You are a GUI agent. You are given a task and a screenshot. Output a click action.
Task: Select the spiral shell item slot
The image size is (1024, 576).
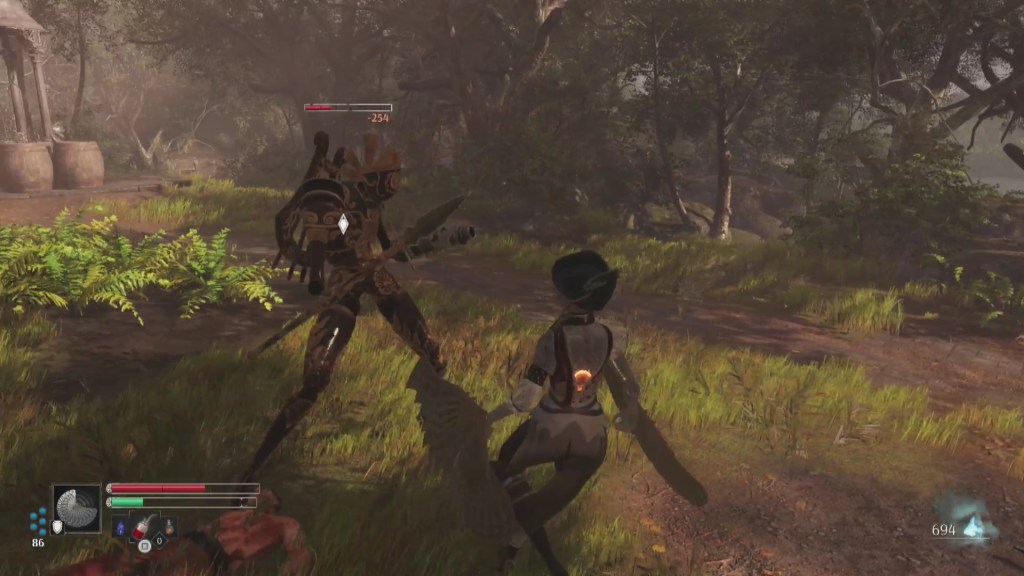pyautogui.click(x=77, y=508)
